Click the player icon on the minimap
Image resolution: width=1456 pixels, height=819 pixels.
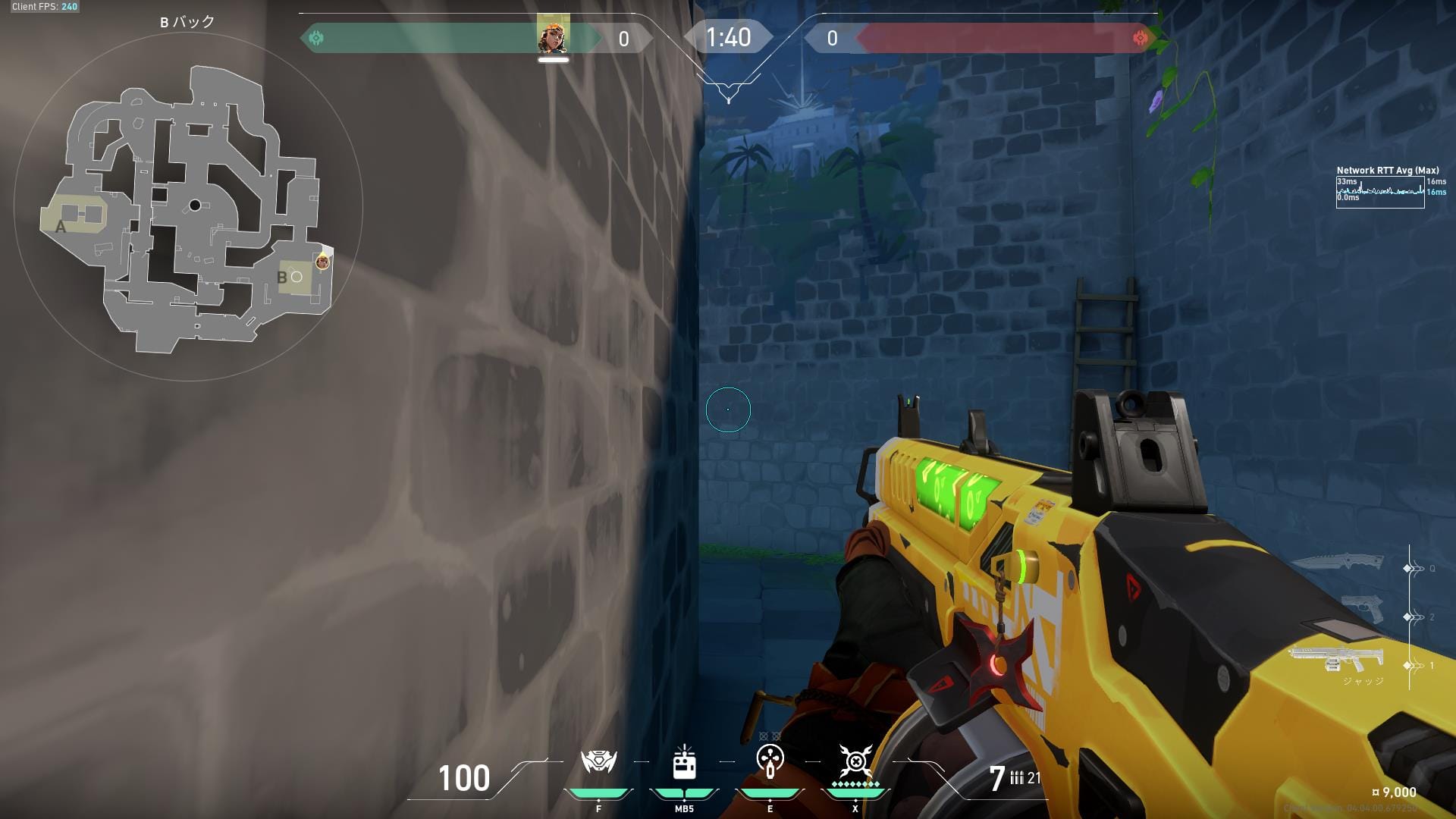click(x=322, y=262)
